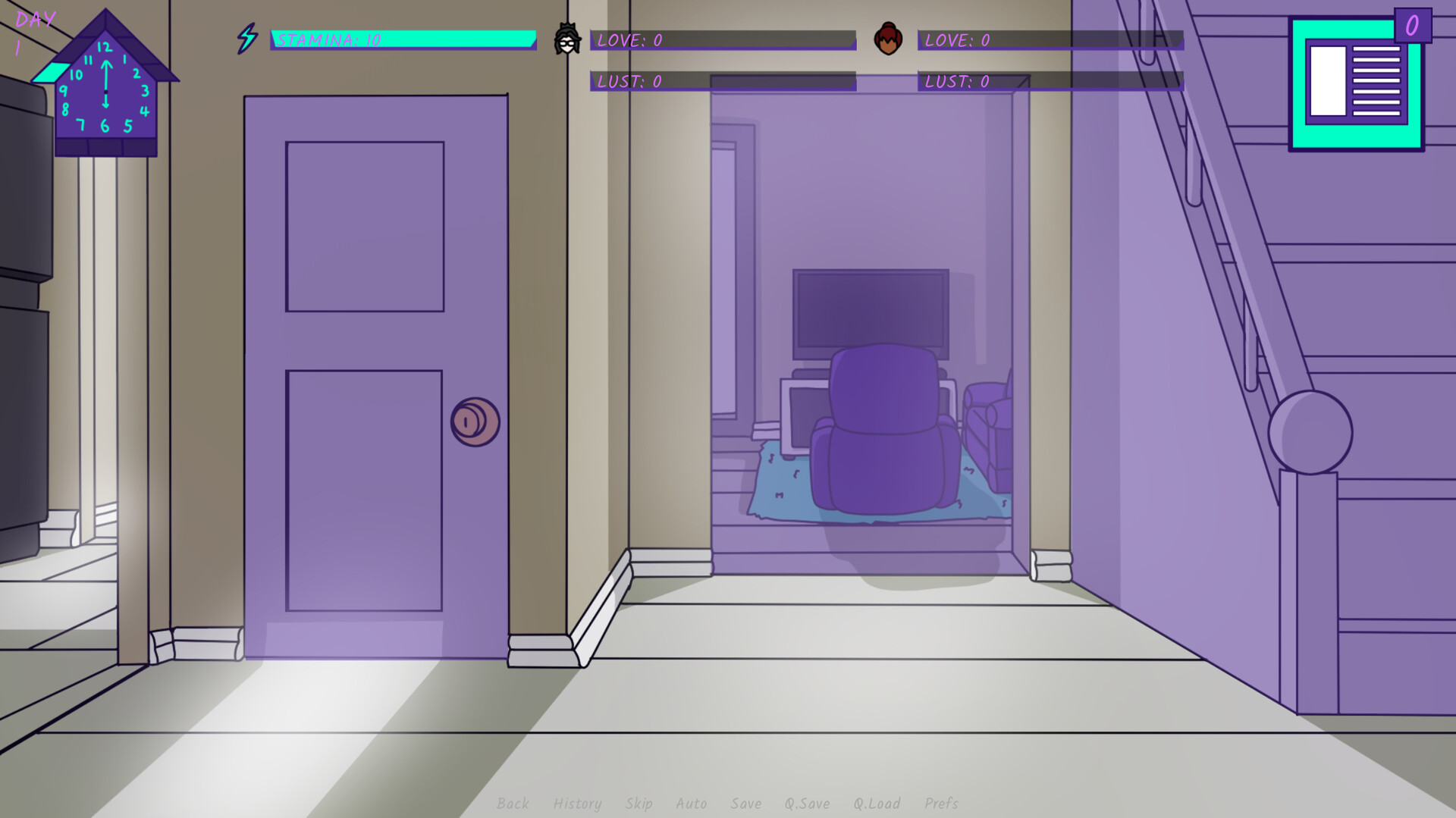
Task: Open the Prefs settings menu
Action: 942,804
